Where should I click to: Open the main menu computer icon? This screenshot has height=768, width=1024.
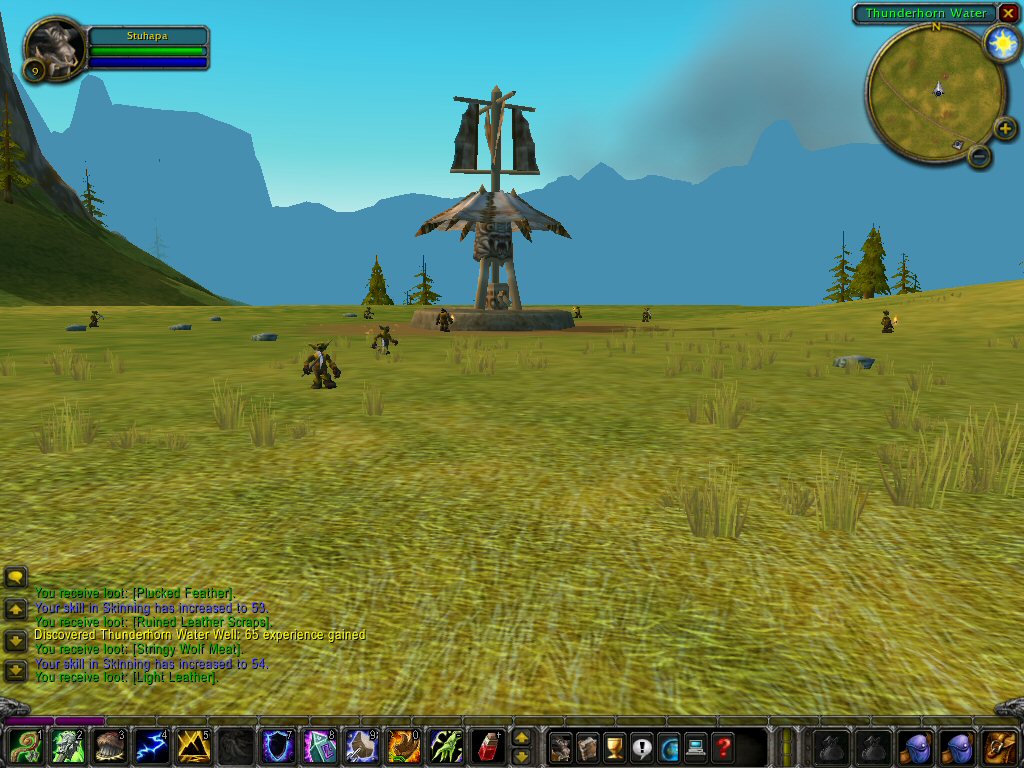tap(695, 746)
